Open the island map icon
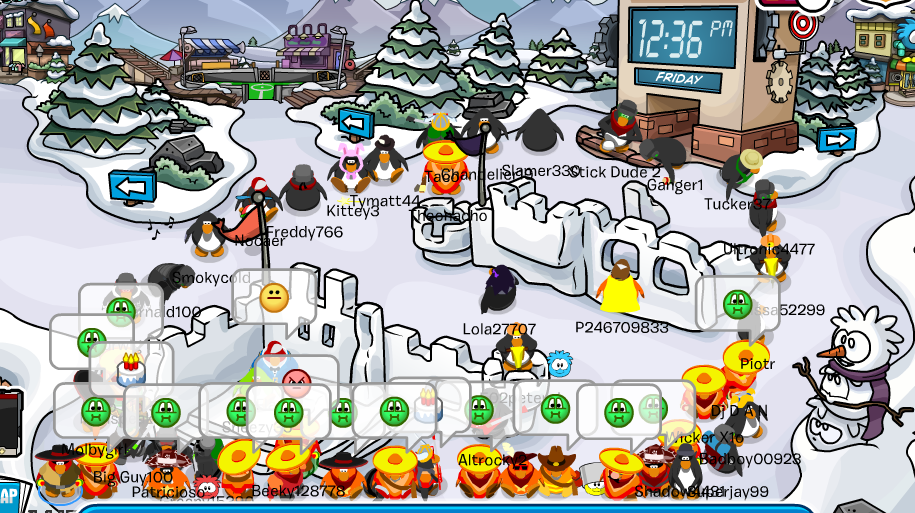The width and height of the screenshot is (915, 513). tap(8, 497)
